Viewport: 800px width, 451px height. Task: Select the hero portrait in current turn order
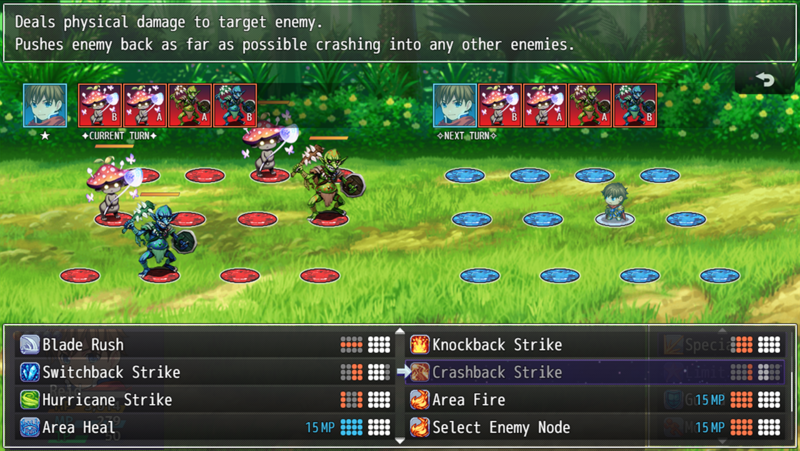pyautogui.click(x=46, y=105)
